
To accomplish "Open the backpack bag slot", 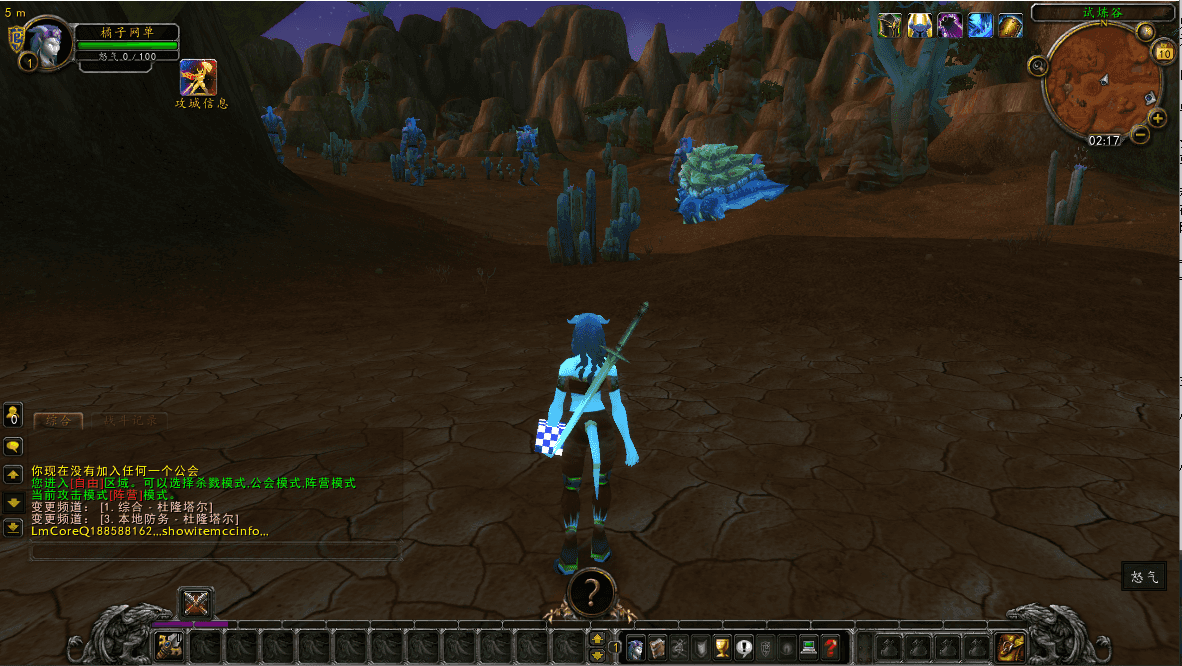I will tap(1010, 647).
